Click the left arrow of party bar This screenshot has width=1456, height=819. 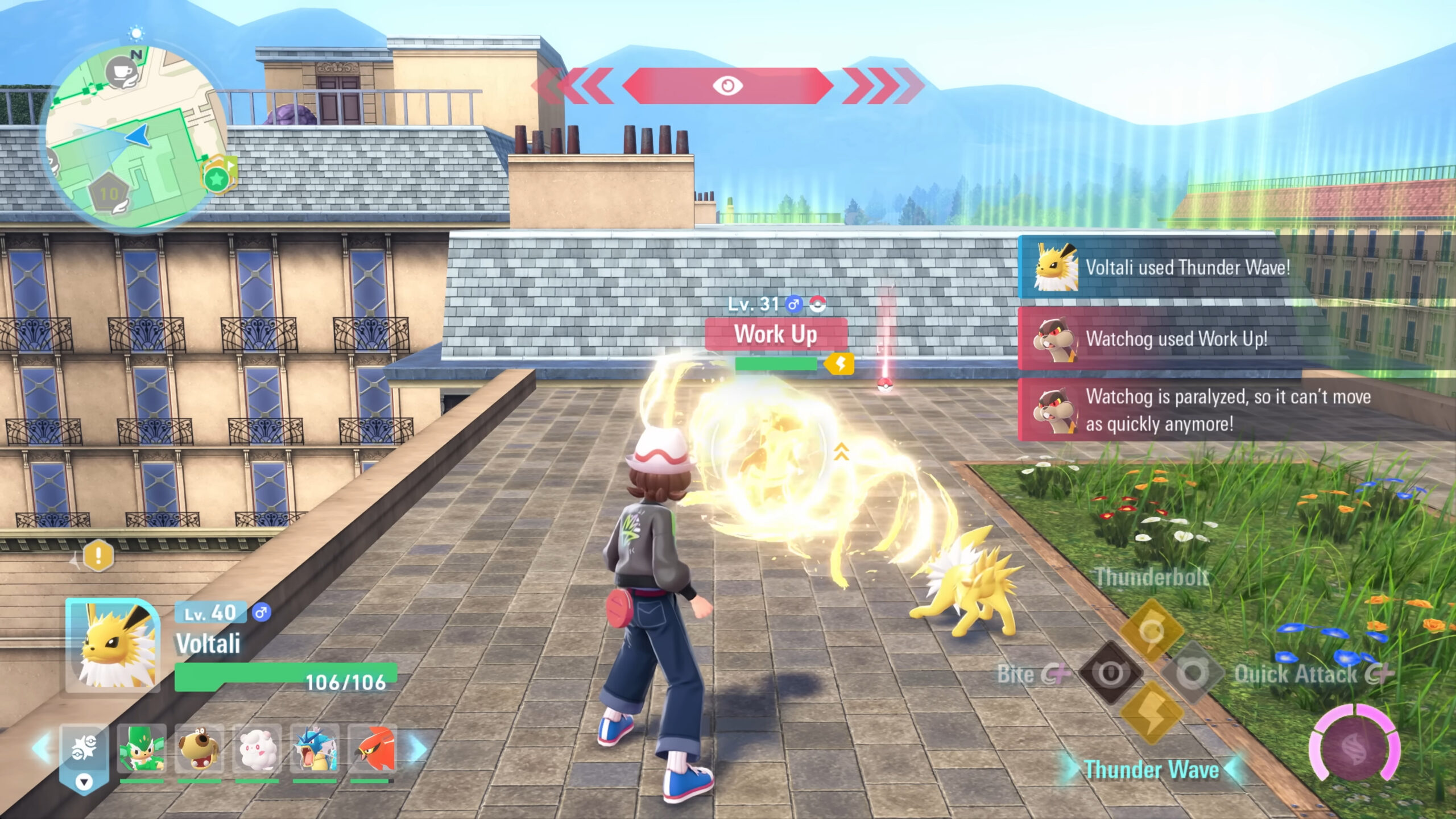pyautogui.click(x=42, y=748)
